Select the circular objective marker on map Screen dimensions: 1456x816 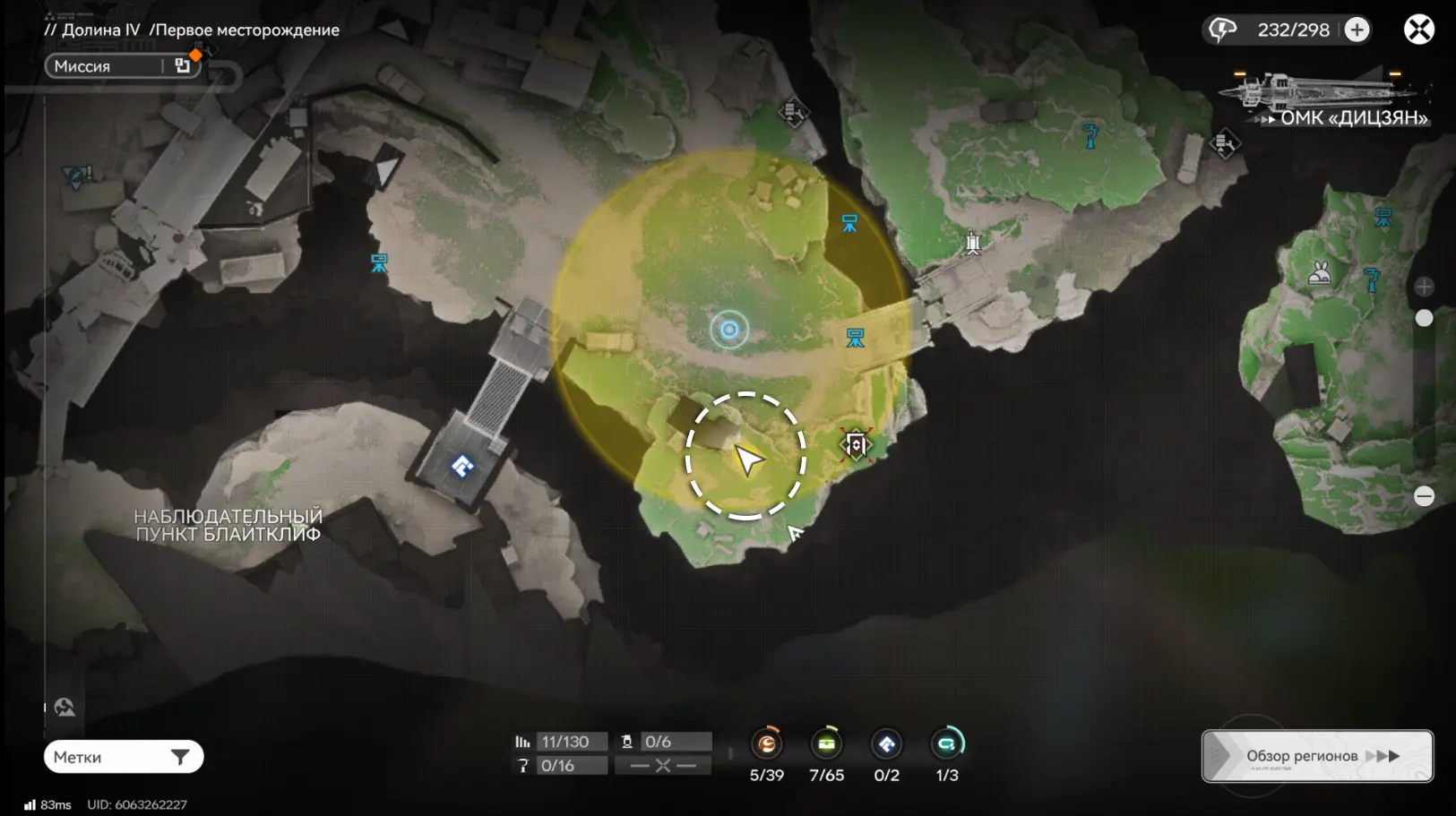pyautogui.click(x=729, y=331)
